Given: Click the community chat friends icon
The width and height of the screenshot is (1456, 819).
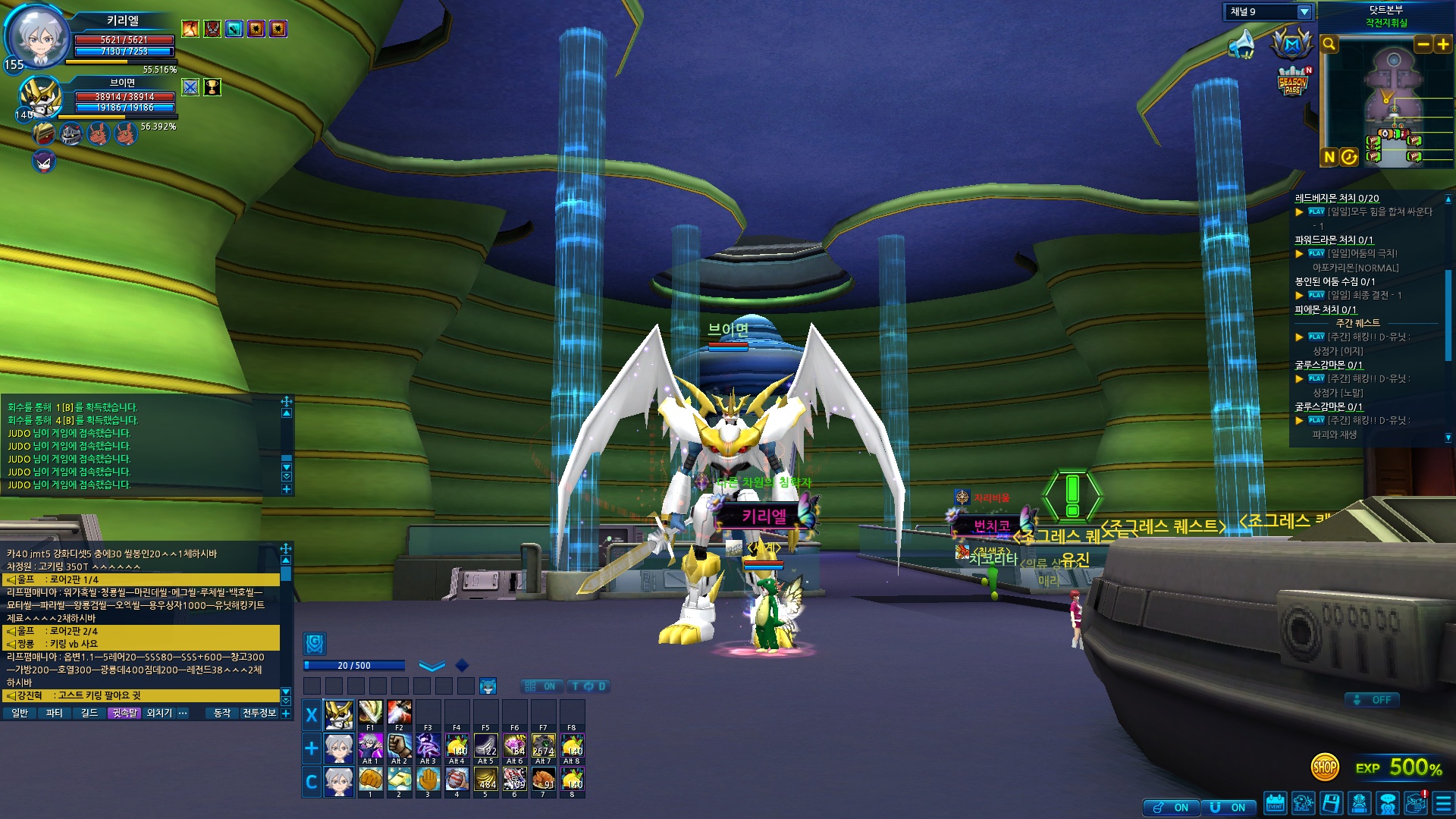Looking at the screenshot, I should click(x=1388, y=803).
